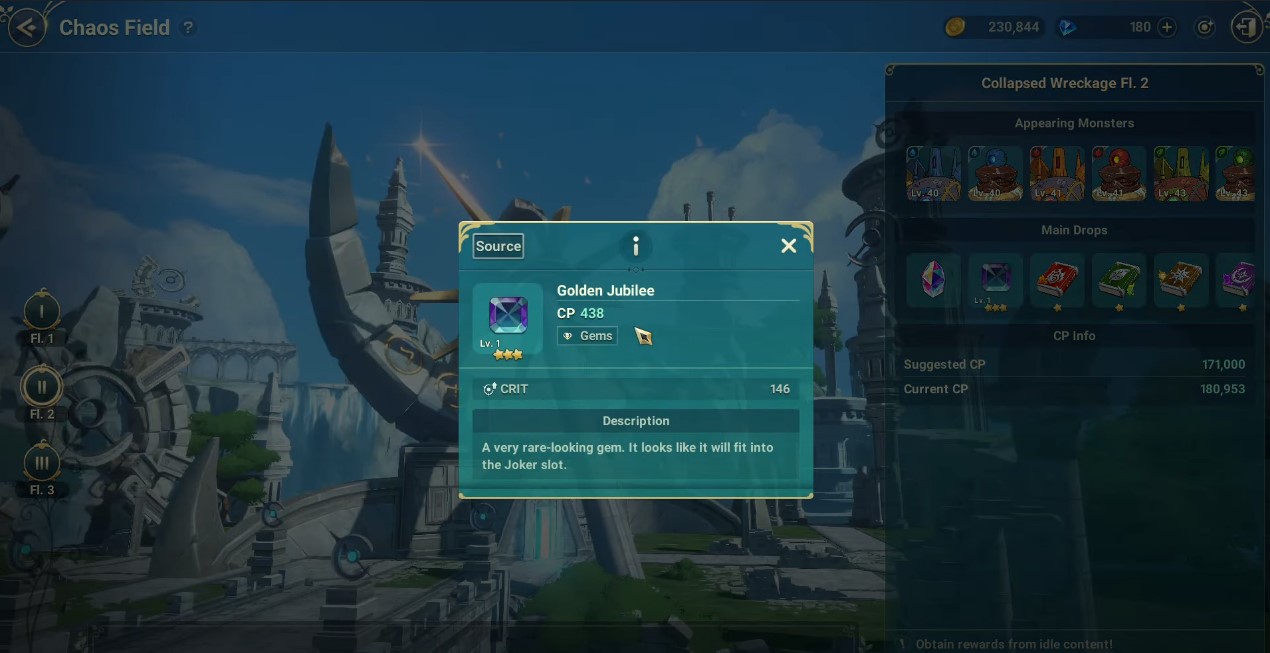View the Lv. 43 green monster
Viewport: 1270px width, 653px height.
(1181, 174)
